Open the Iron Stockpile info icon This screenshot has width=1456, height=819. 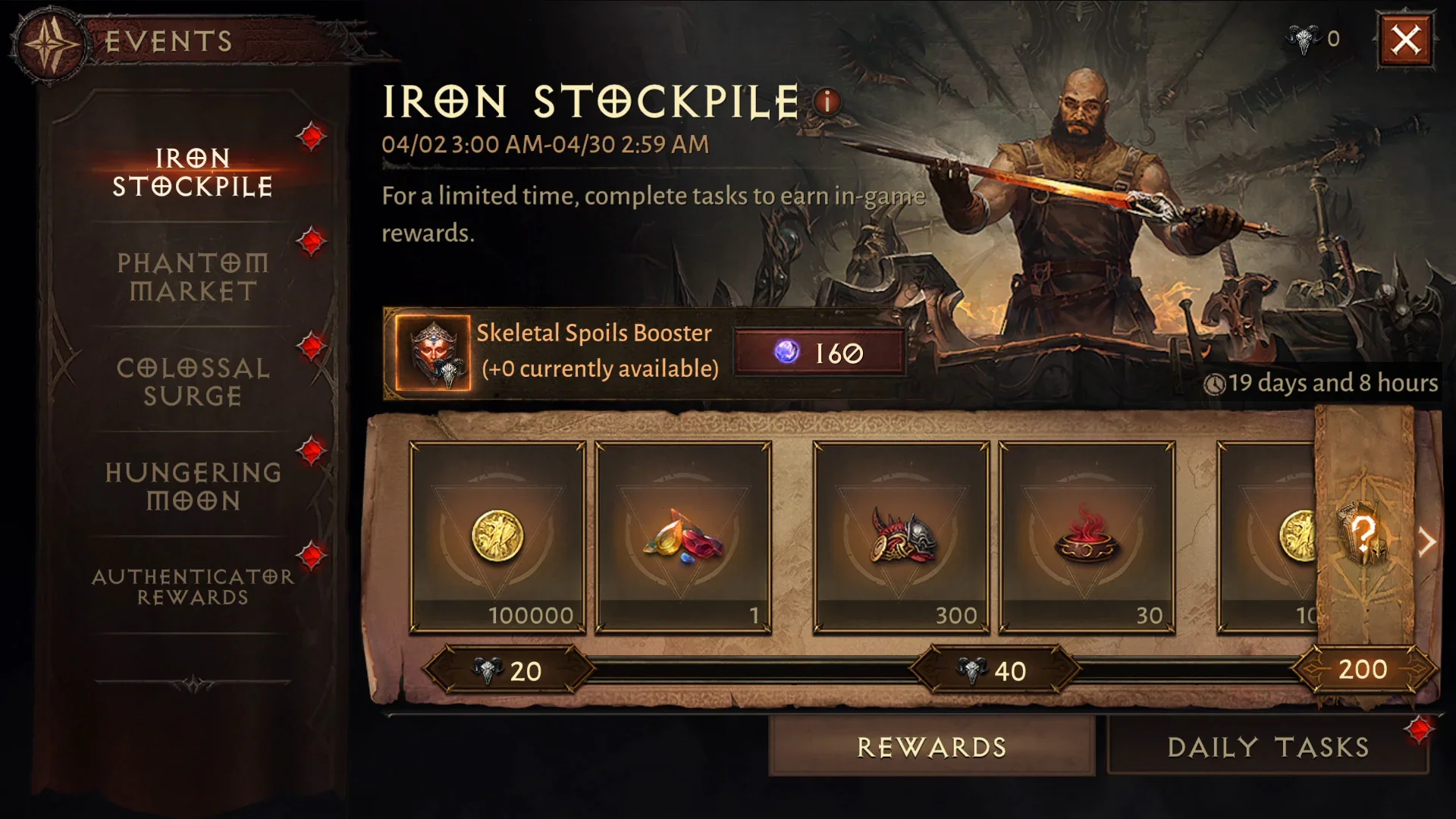[x=827, y=101]
